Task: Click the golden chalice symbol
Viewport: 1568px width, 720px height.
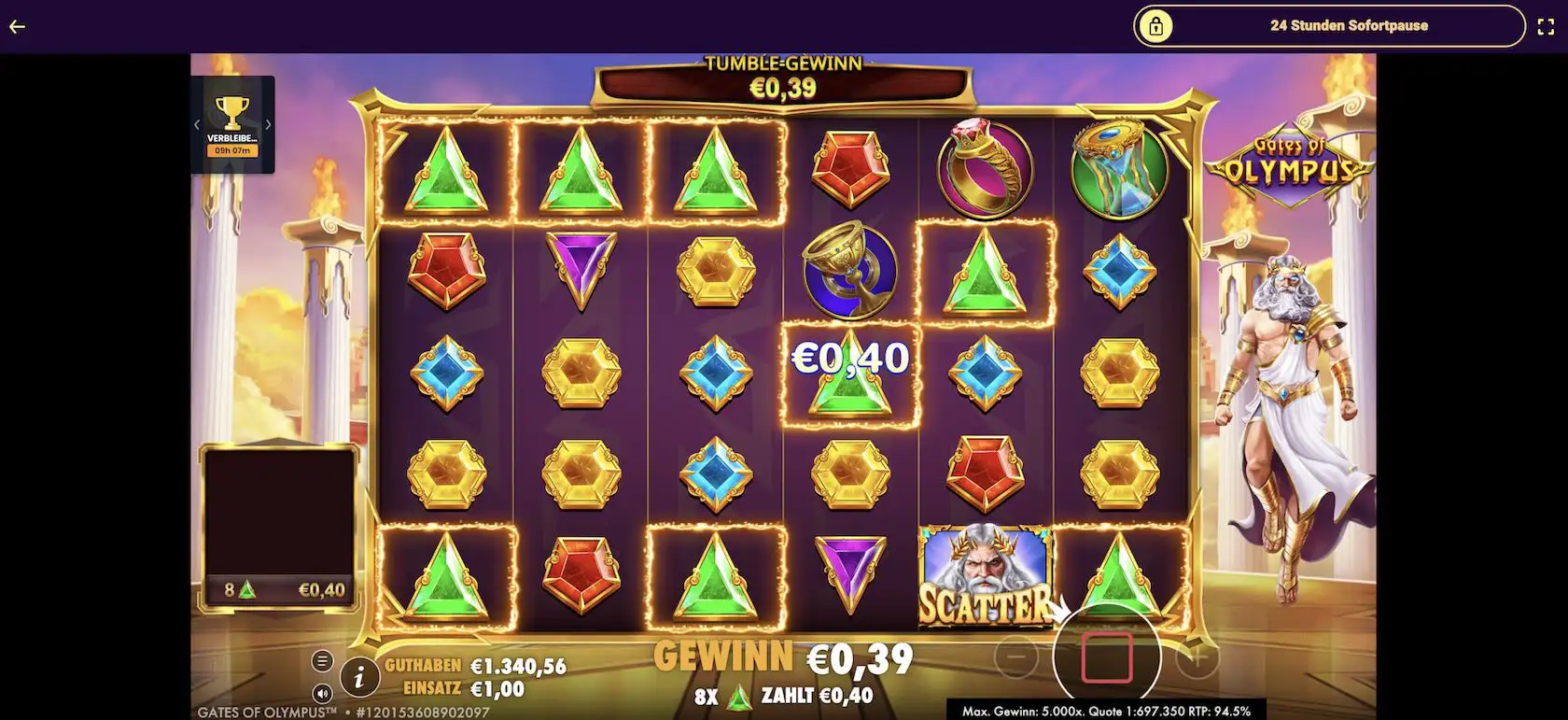Action: click(x=849, y=271)
